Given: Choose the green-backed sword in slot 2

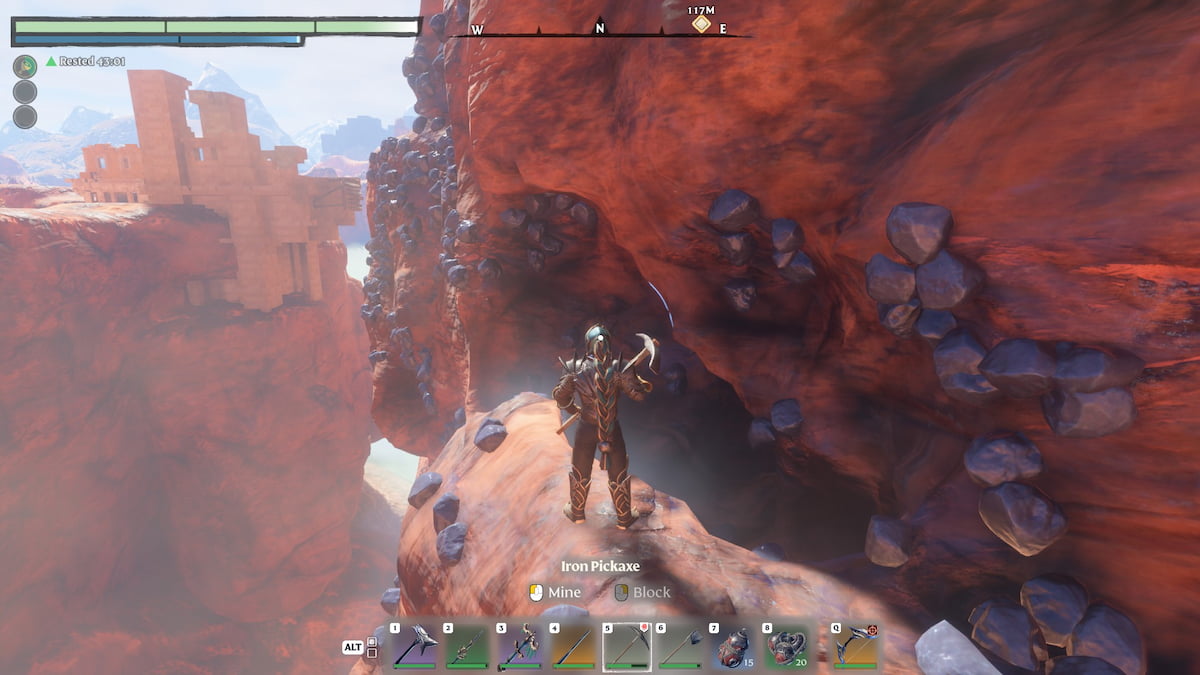Looking at the screenshot, I should (467, 646).
